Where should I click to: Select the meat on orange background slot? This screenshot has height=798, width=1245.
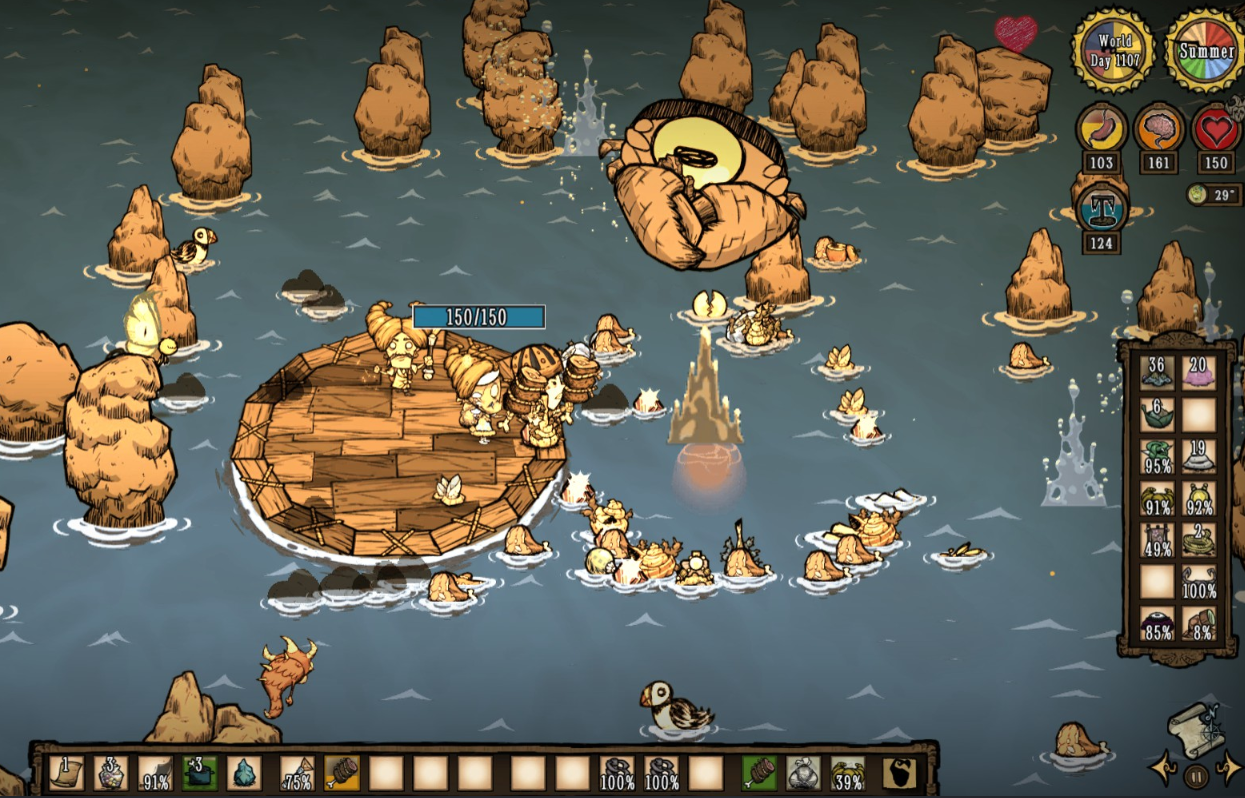(x=341, y=773)
